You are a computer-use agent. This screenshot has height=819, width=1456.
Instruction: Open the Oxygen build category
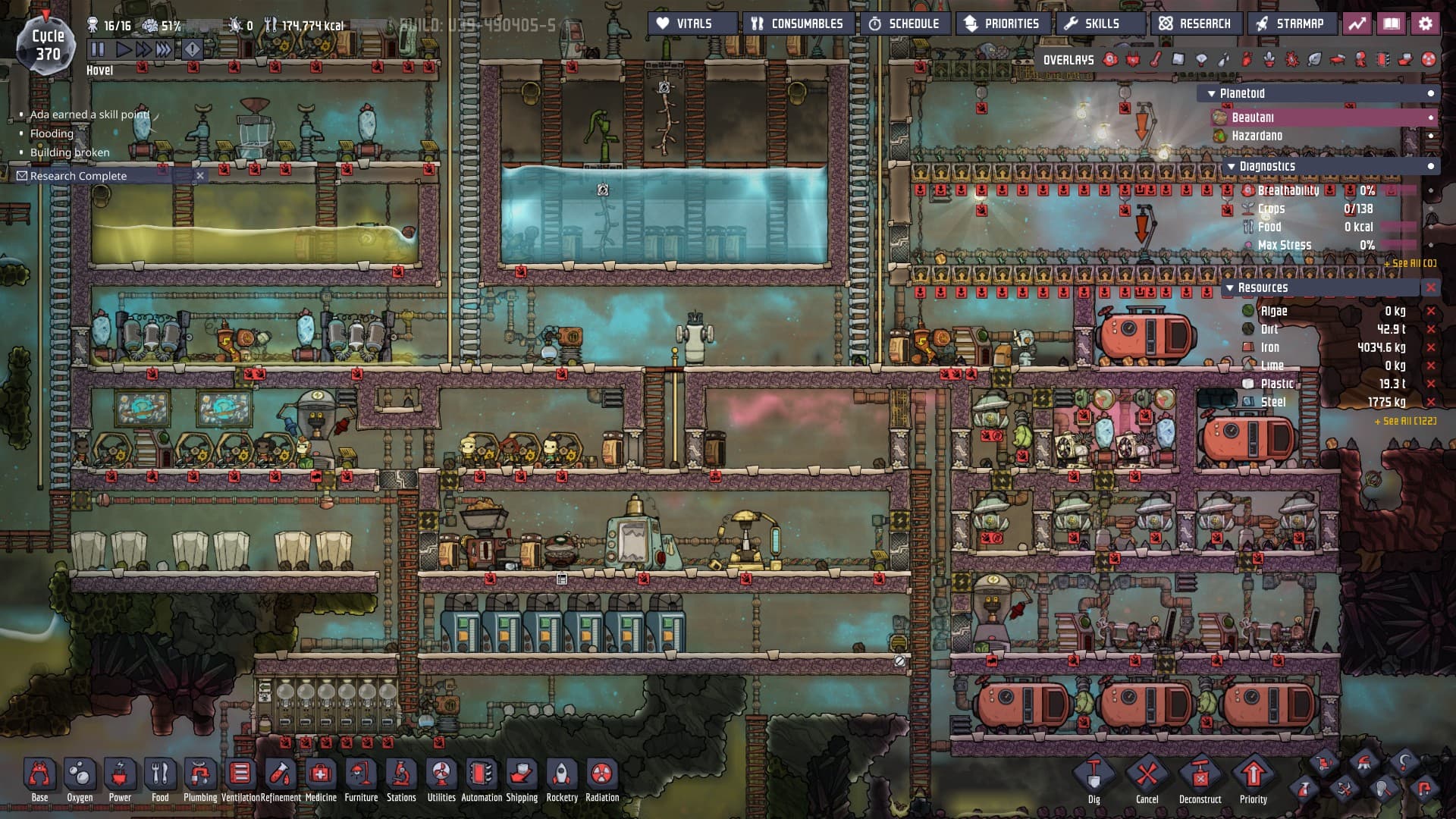click(x=80, y=775)
